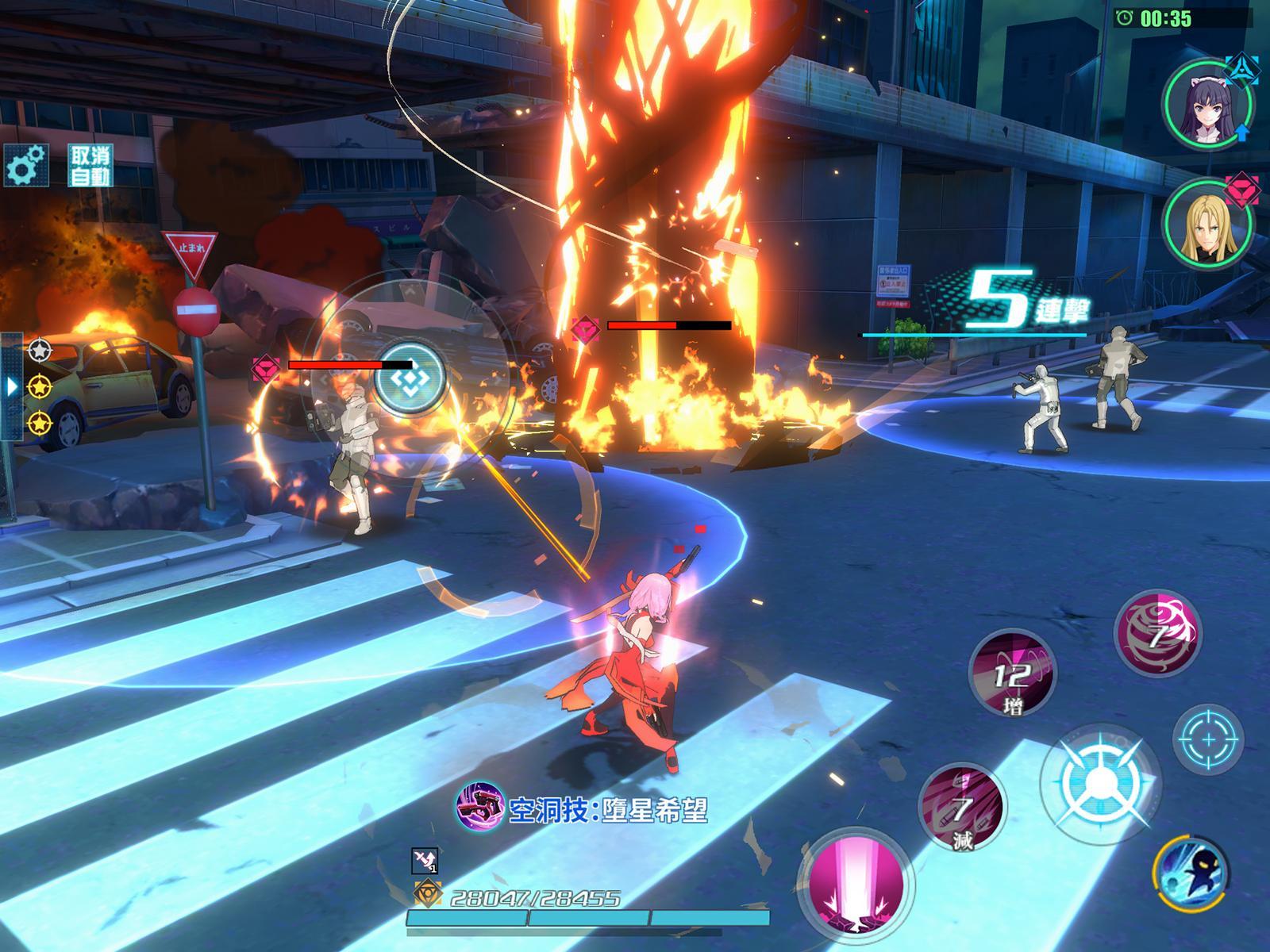
Task: Expand the side panel arrow tab
Action: pyautogui.click(x=11, y=386)
